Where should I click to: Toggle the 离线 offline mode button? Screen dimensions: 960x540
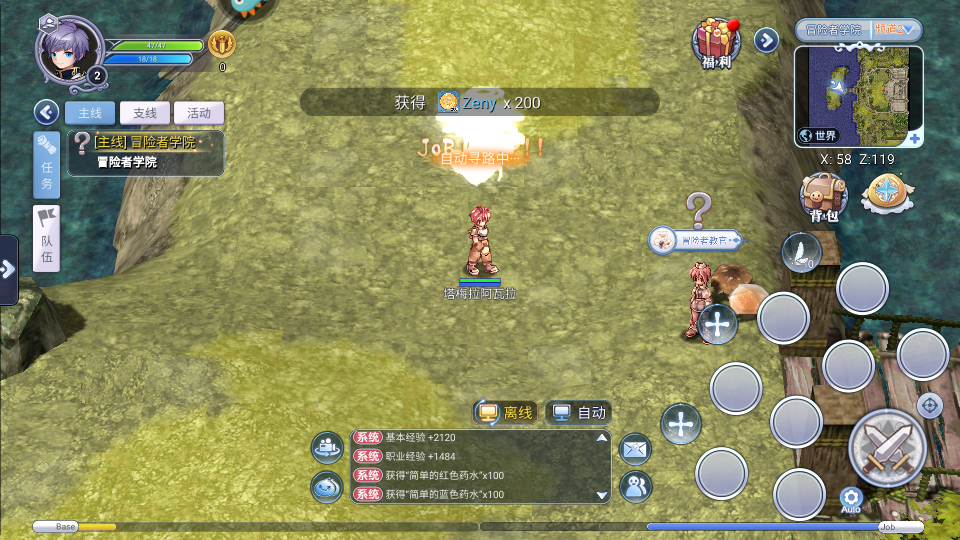[x=505, y=412]
